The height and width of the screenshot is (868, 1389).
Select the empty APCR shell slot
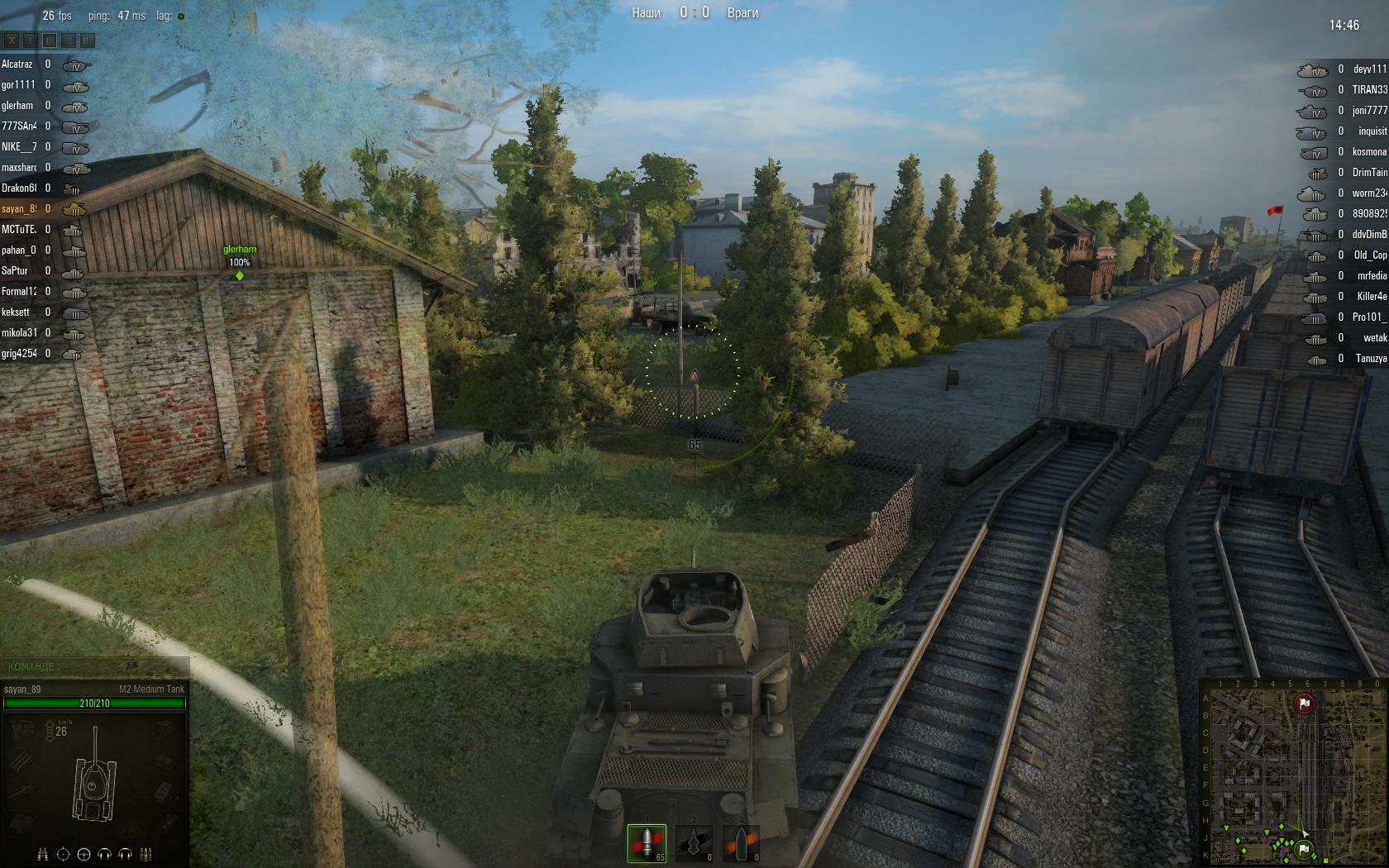click(694, 842)
